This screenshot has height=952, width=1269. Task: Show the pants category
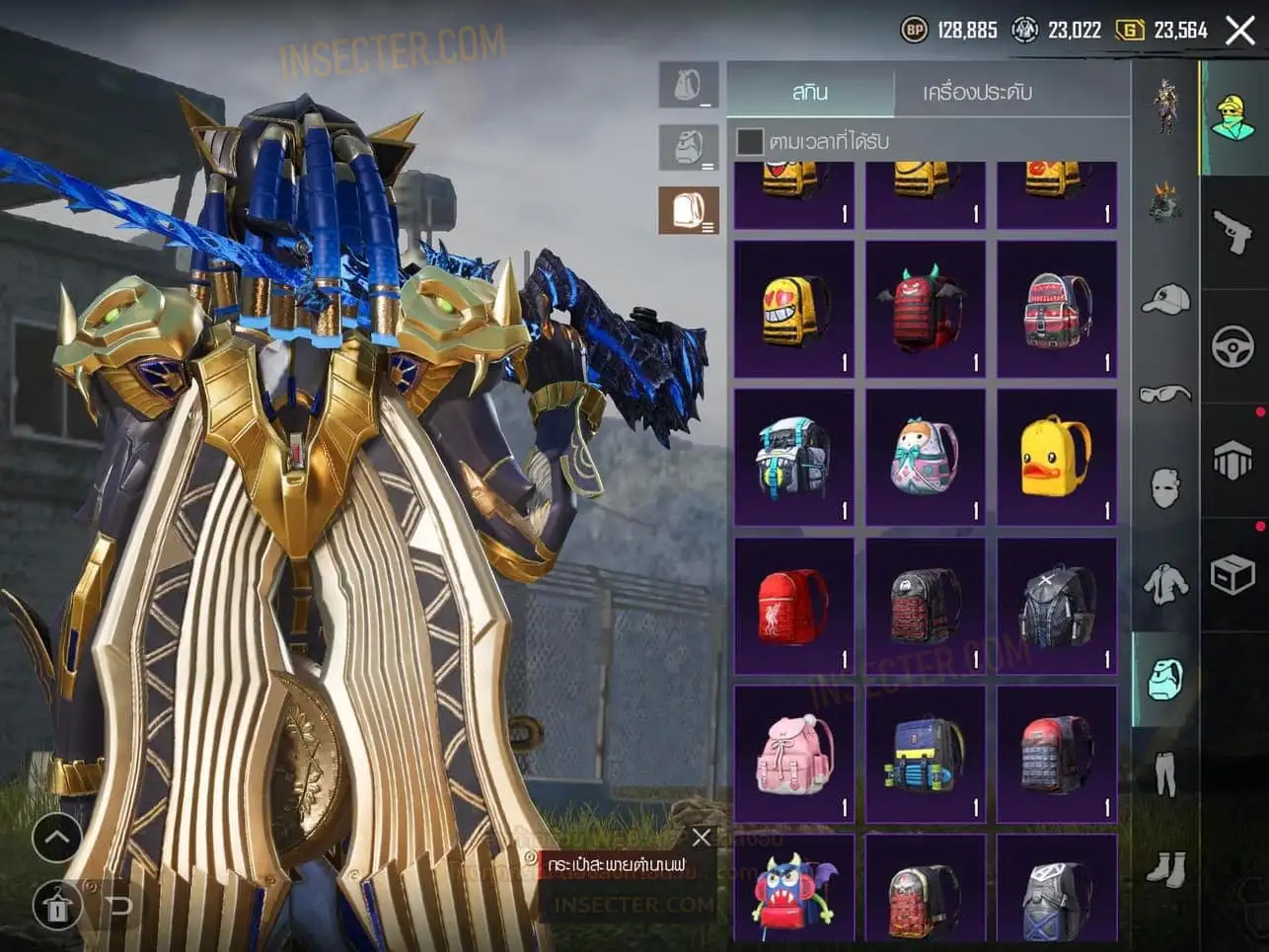click(1165, 773)
